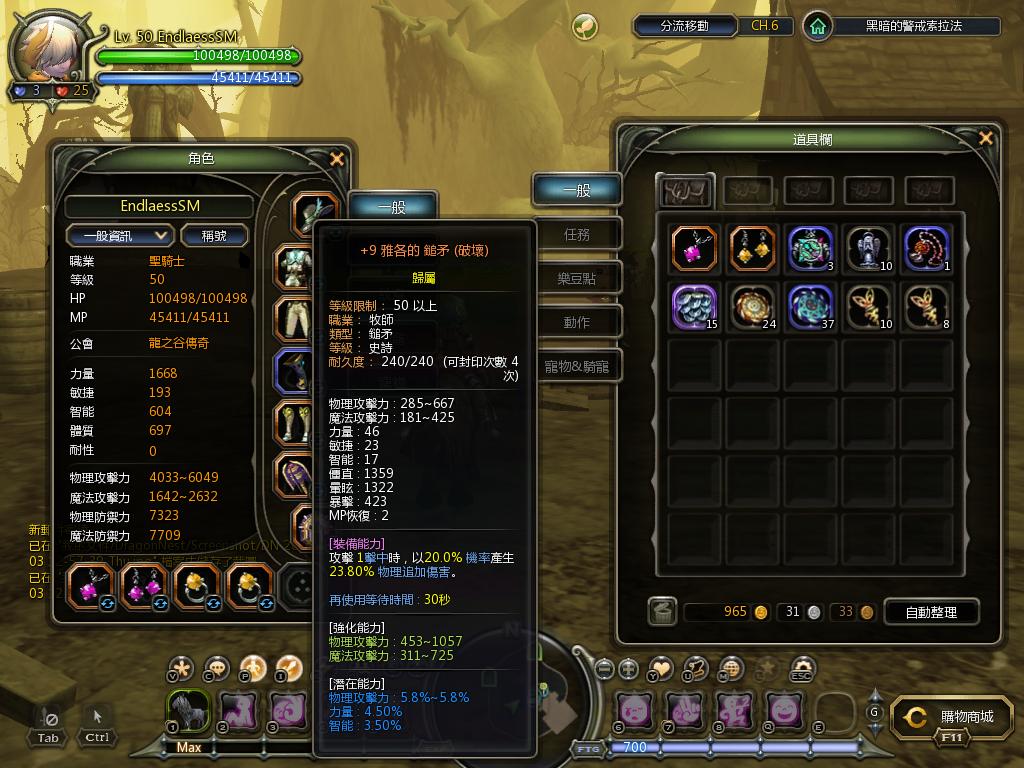Click the 稱號 title button
1024x768 pixels.
click(214, 236)
